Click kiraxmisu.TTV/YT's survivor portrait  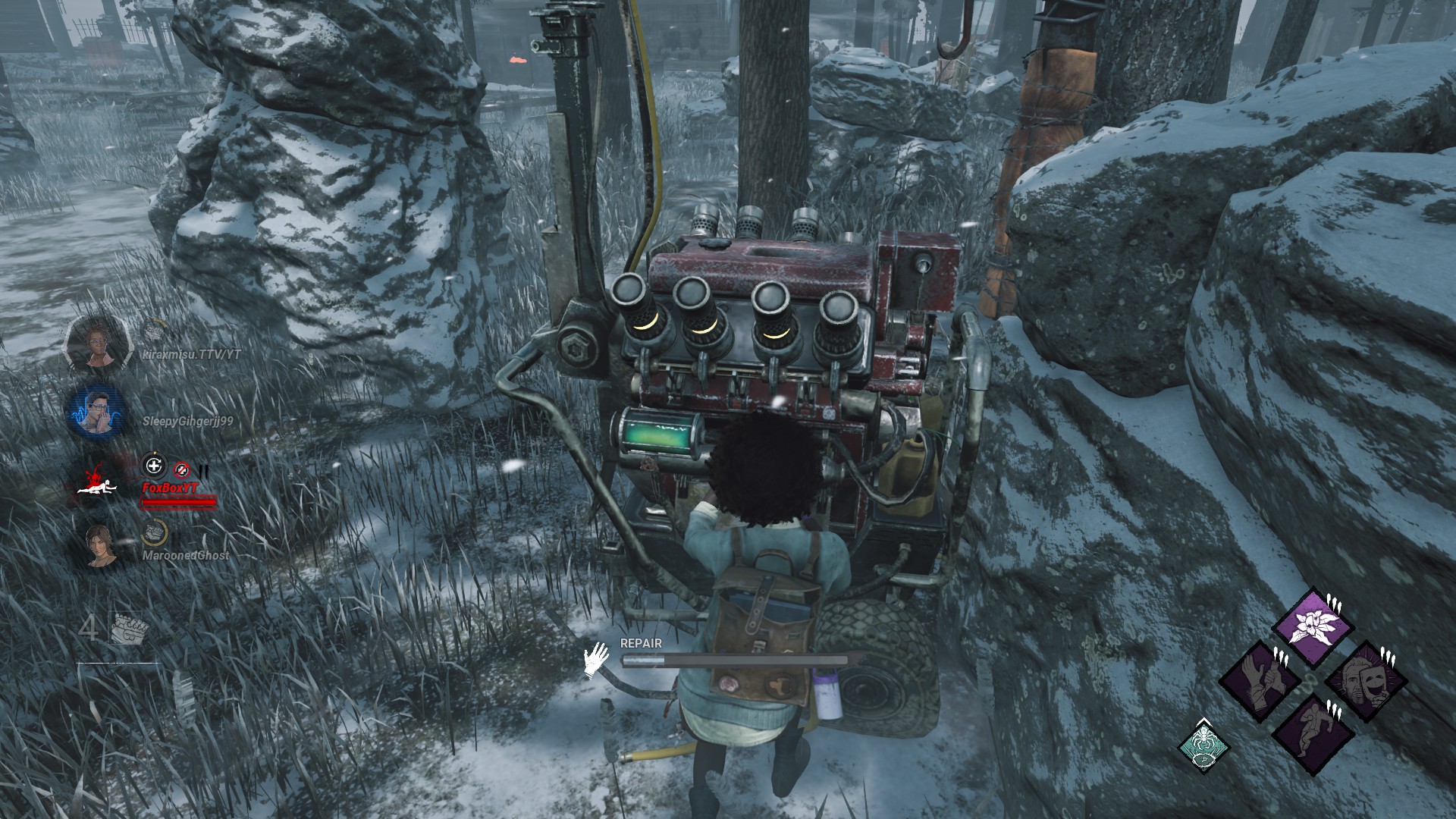point(98,343)
